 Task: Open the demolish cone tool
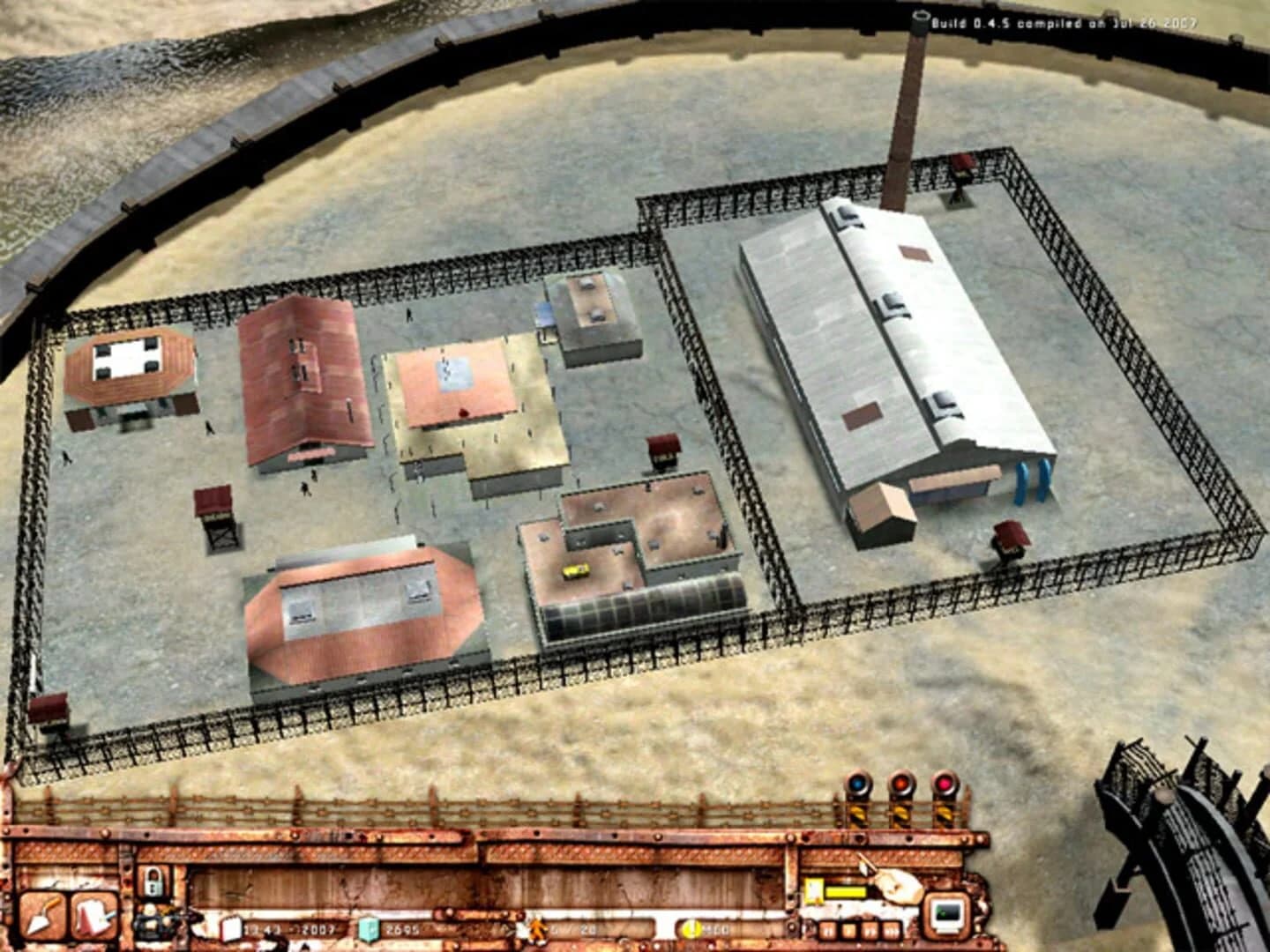(92, 915)
